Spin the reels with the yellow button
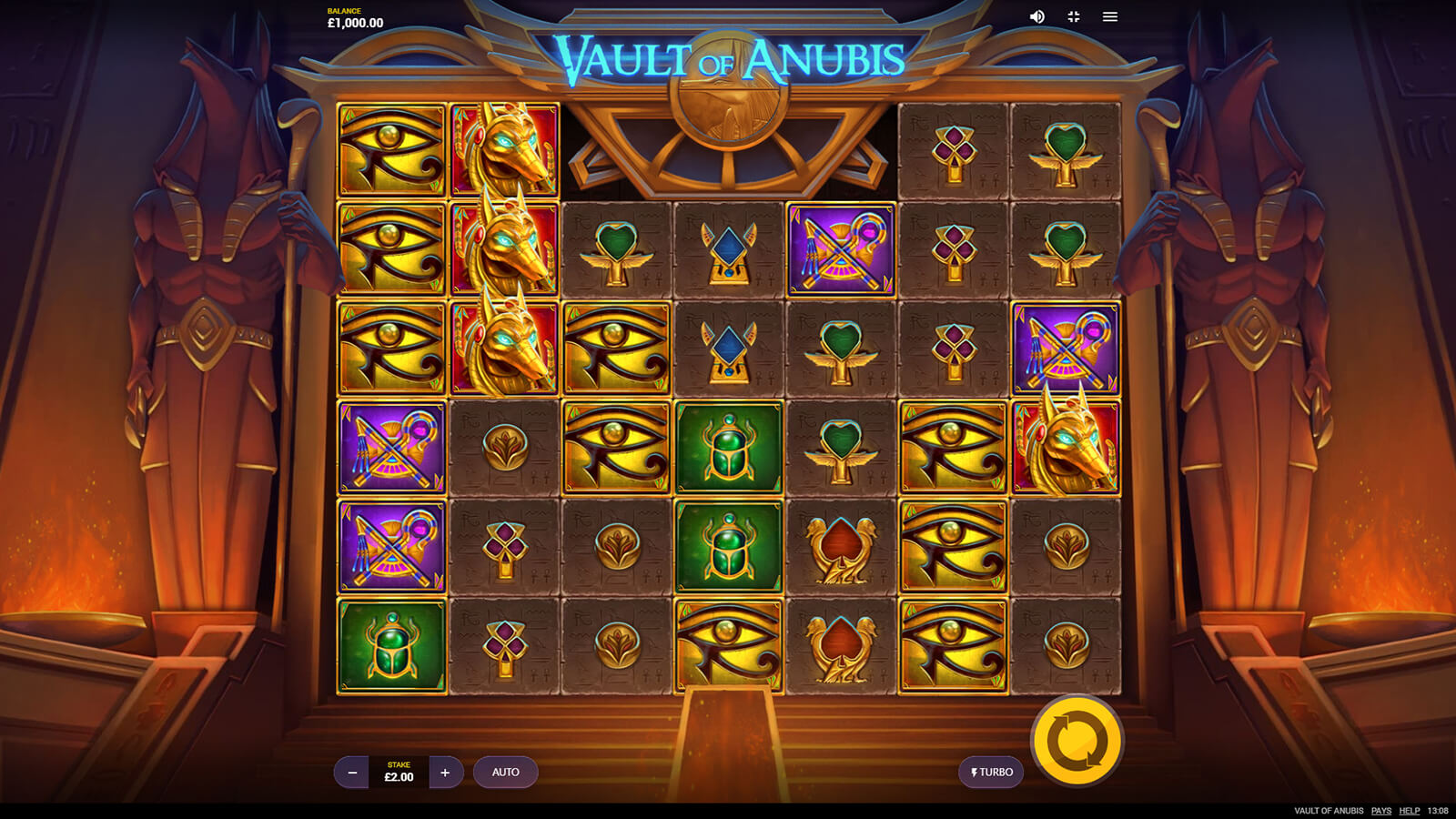1456x819 pixels. [1077, 741]
